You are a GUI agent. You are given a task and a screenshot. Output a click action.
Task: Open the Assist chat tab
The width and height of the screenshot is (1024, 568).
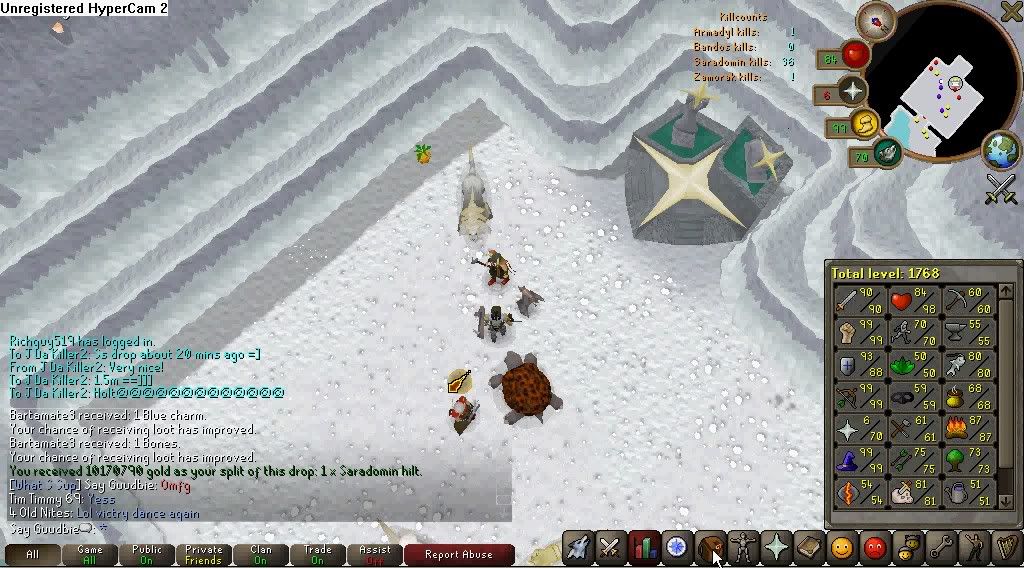pos(375,555)
